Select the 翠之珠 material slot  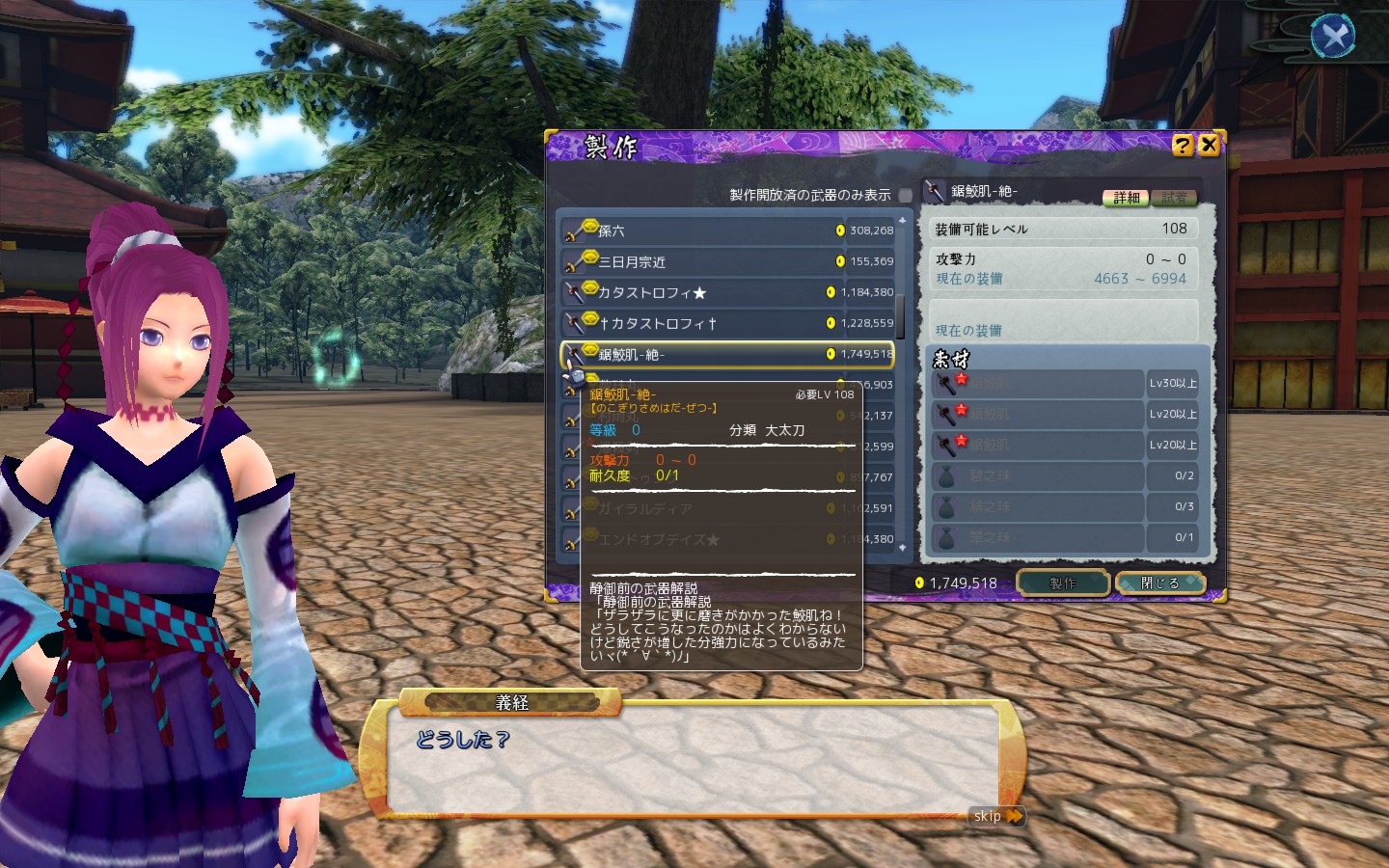point(1037,537)
